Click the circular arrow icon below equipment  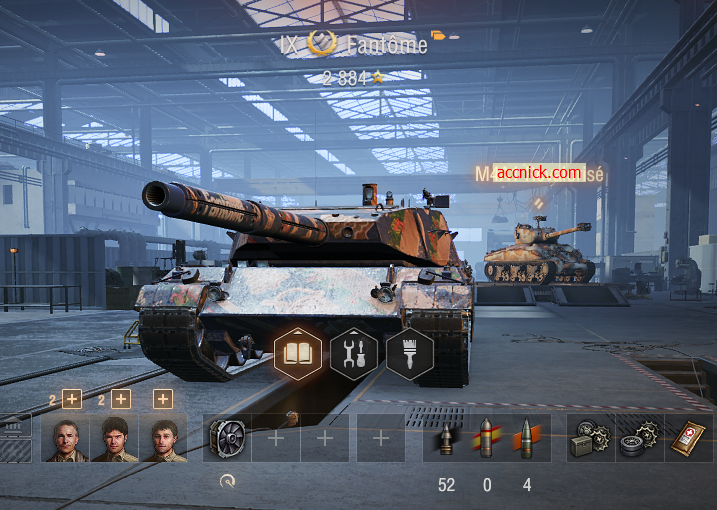(227, 482)
